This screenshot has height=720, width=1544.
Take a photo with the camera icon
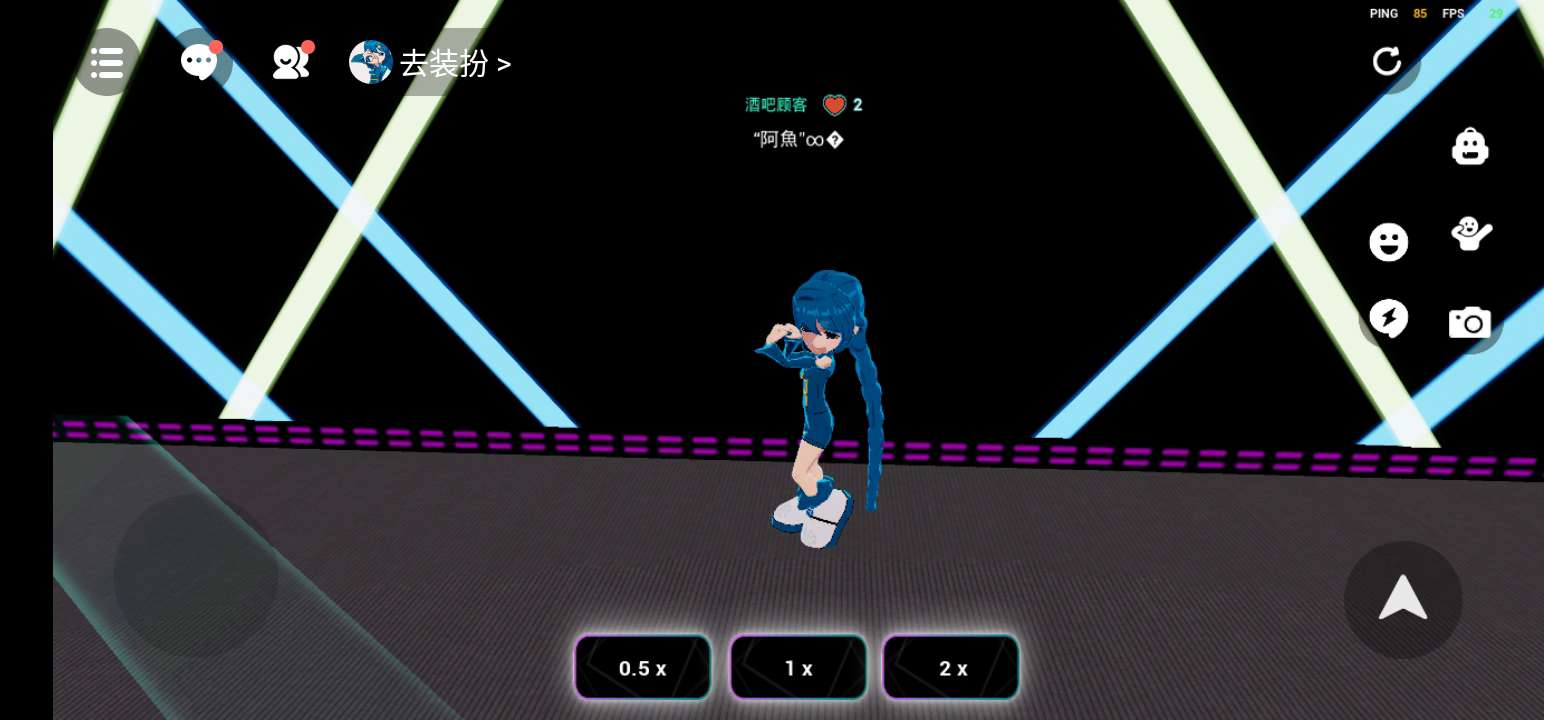click(x=1470, y=322)
